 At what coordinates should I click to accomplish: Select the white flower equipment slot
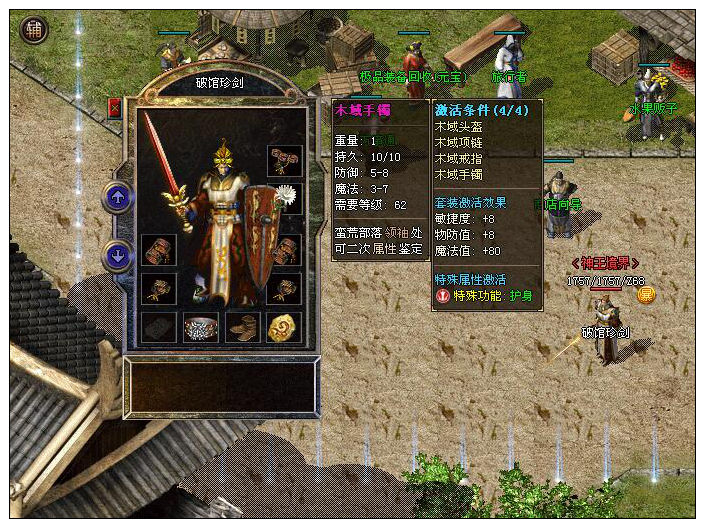(286, 196)
